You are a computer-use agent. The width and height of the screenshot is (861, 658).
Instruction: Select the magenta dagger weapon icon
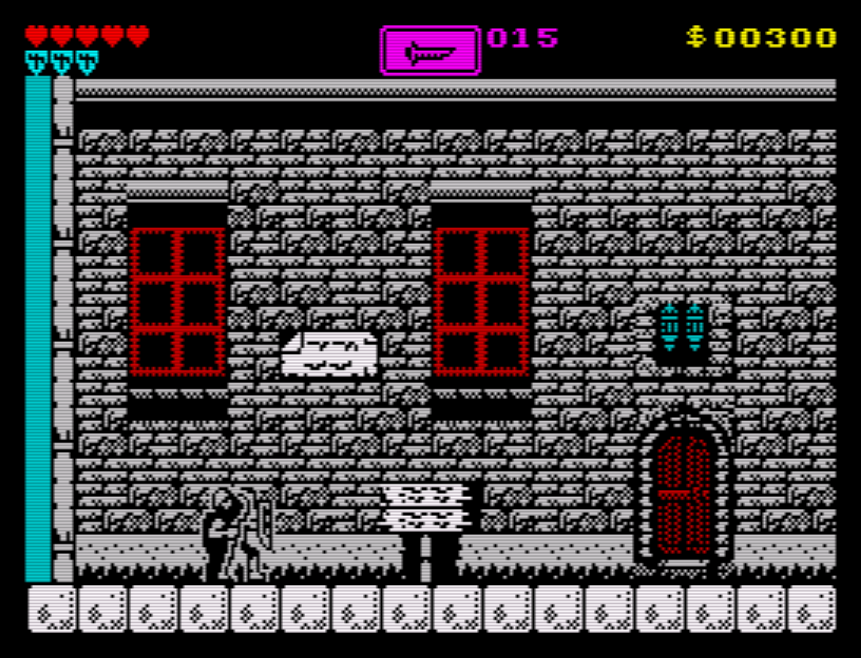pos(430,51)
